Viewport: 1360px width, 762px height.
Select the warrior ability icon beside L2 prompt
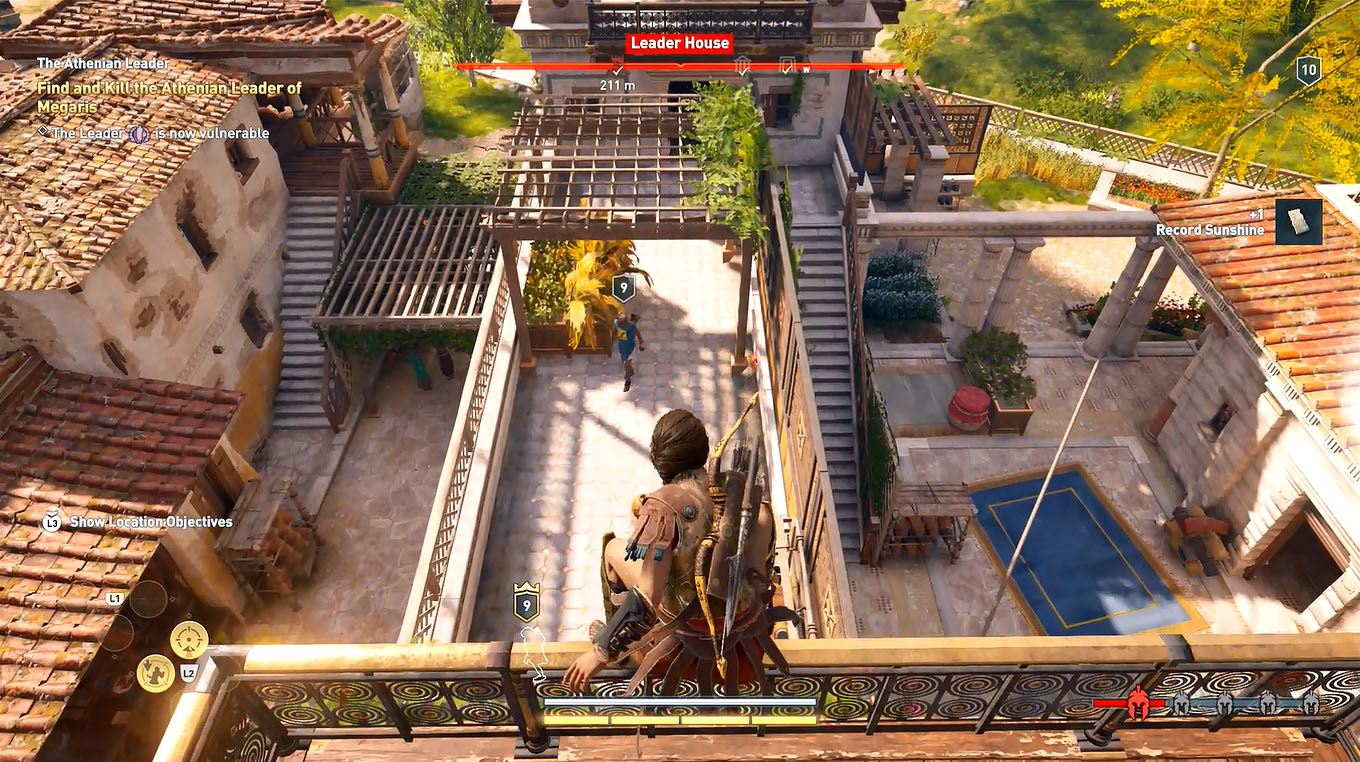click(x=156, y=675)
